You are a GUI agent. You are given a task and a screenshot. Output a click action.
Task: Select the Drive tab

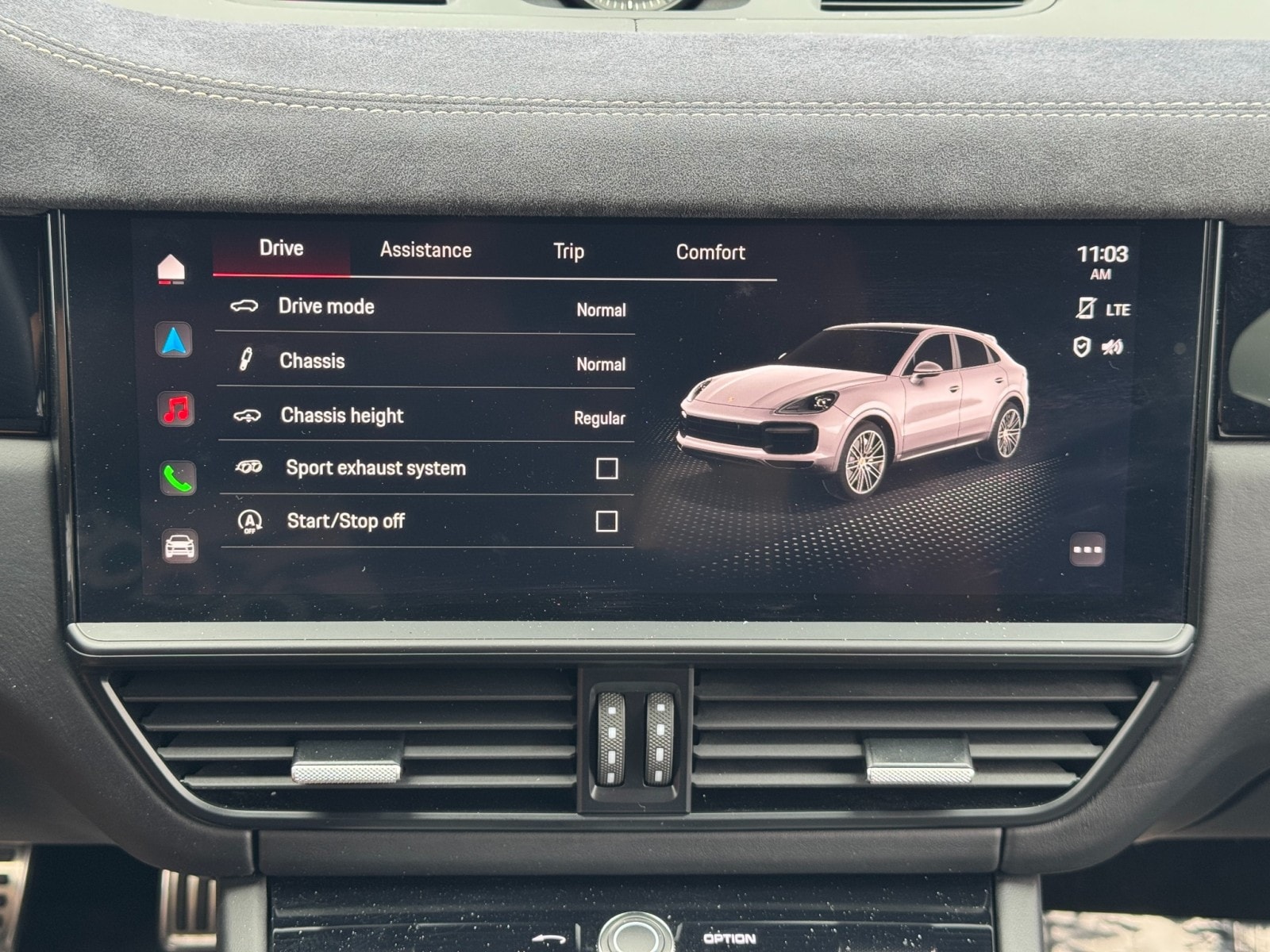coord(282,248)
